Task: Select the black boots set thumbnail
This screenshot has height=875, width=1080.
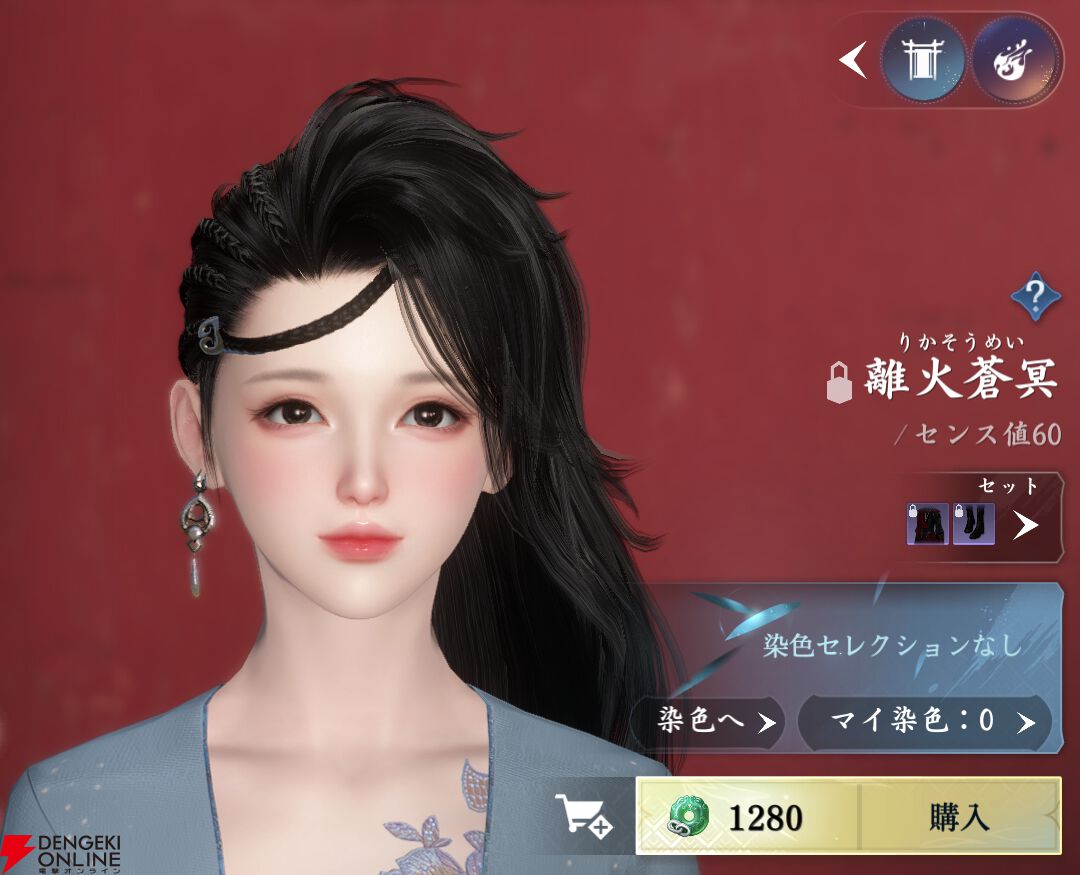Action: (x=973, y=524)
